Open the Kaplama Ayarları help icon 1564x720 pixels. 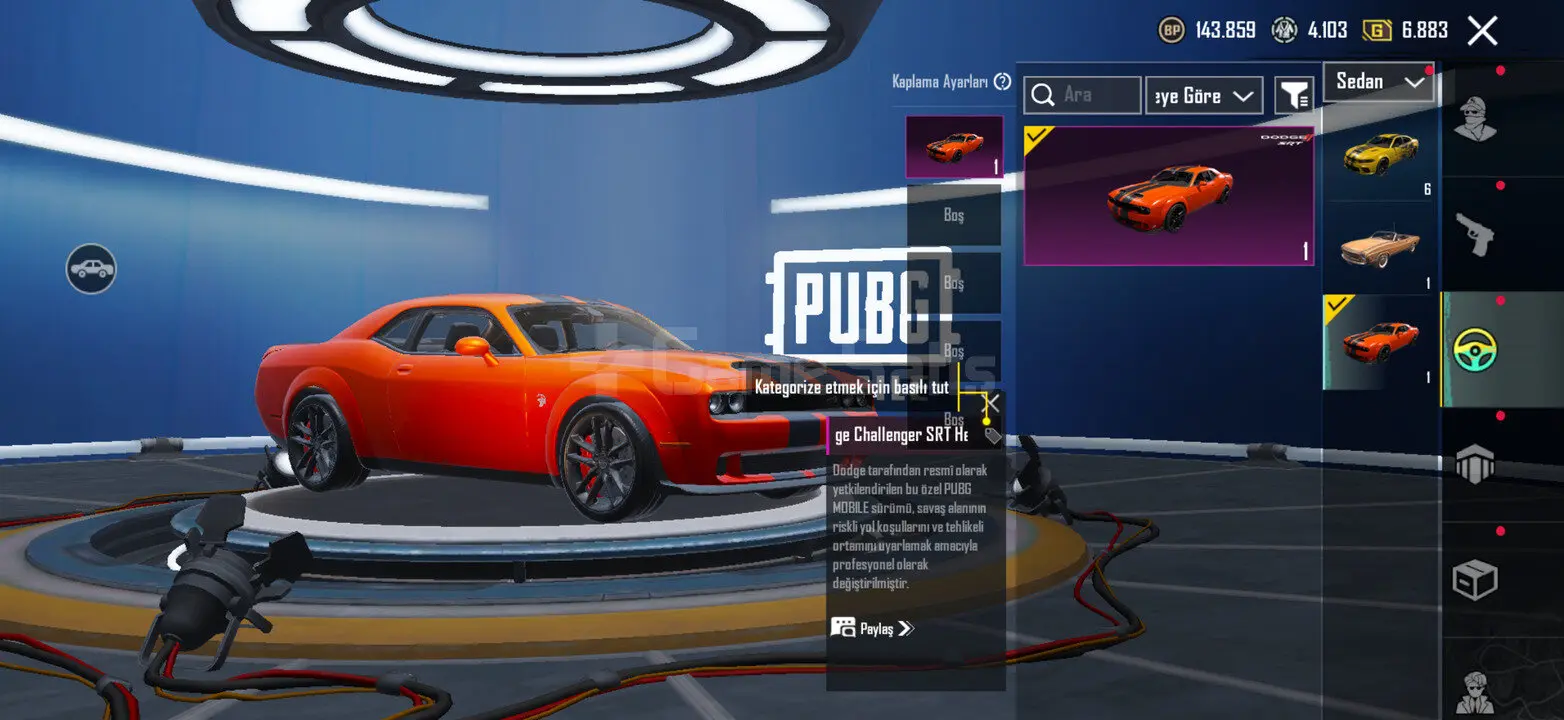pyautogui.click(x=1002, y=82)
